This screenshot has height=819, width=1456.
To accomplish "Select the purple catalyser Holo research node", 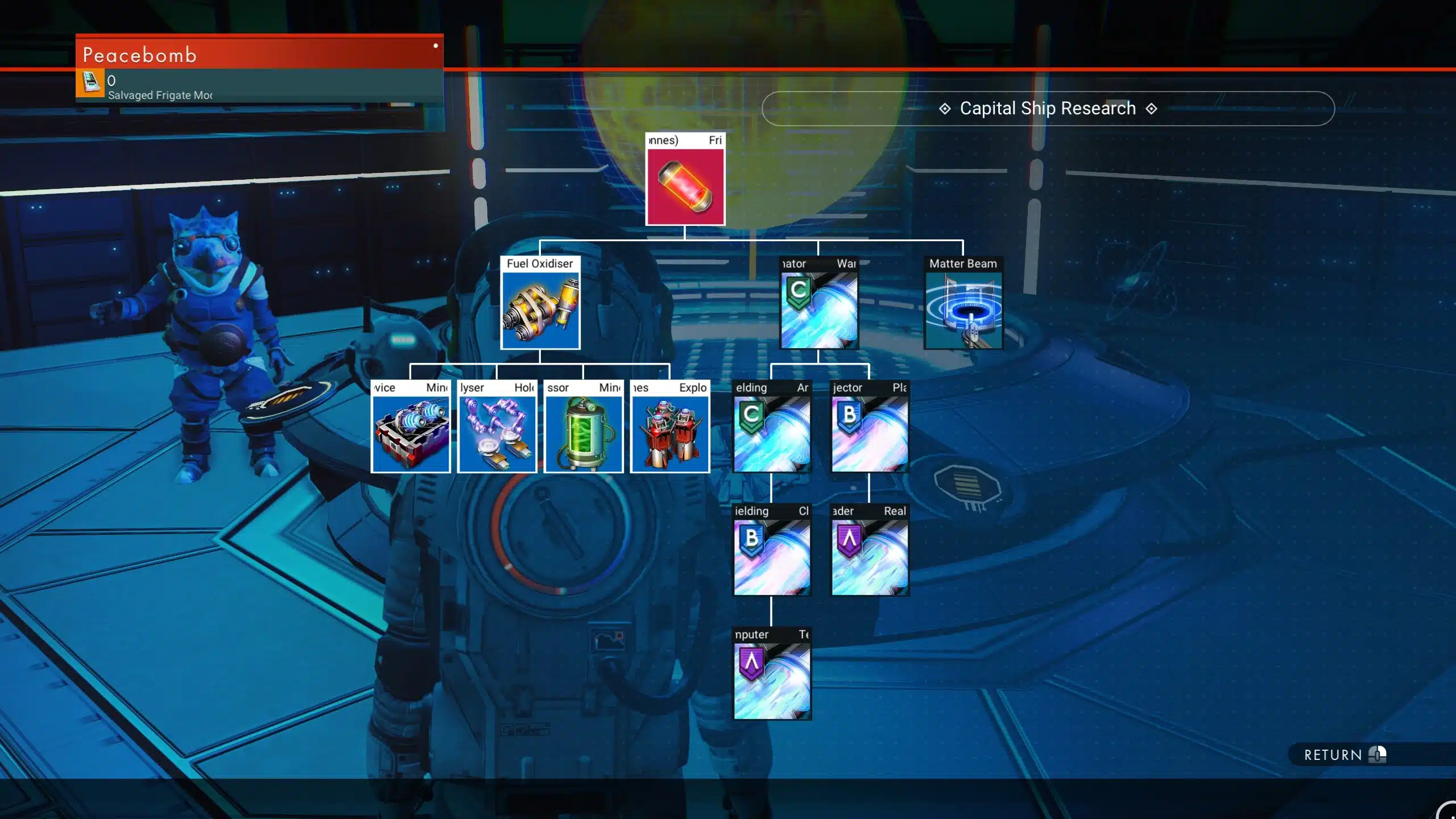I will click(496, 429).
